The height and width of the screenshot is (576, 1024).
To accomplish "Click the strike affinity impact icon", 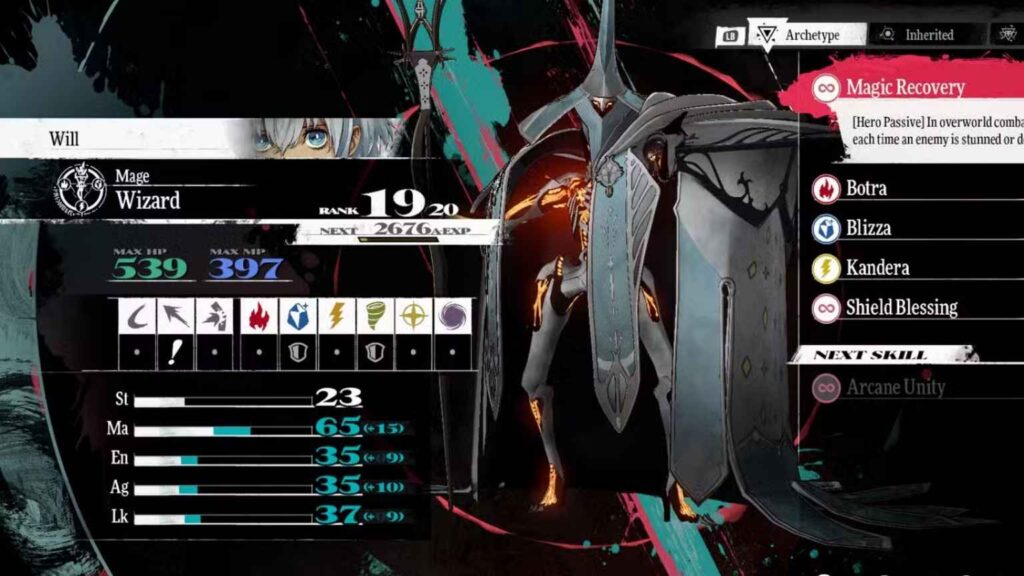I will [216, 316].
